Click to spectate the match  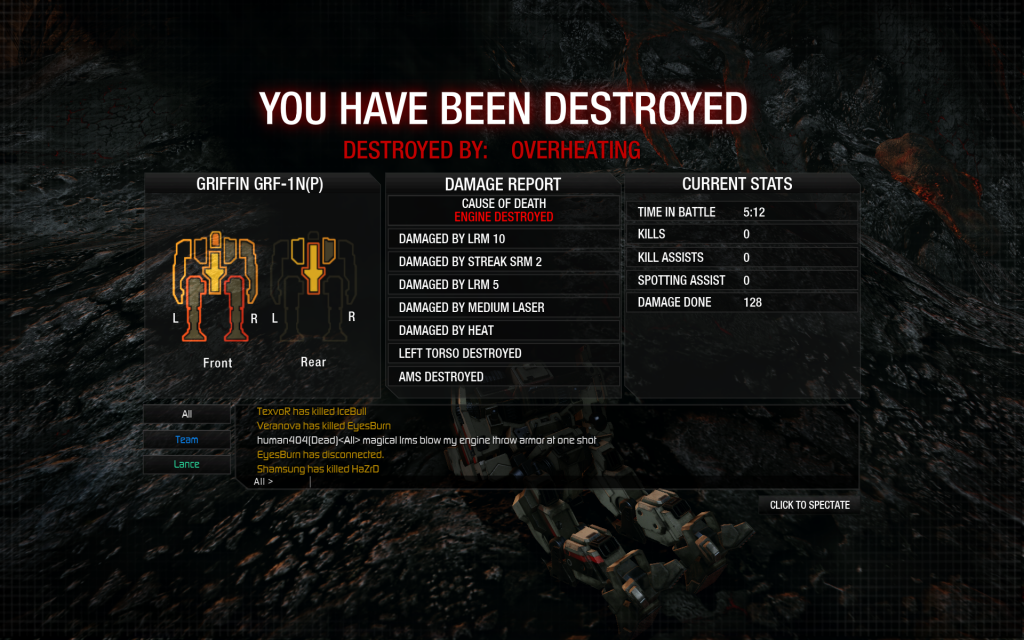point(809,505)
